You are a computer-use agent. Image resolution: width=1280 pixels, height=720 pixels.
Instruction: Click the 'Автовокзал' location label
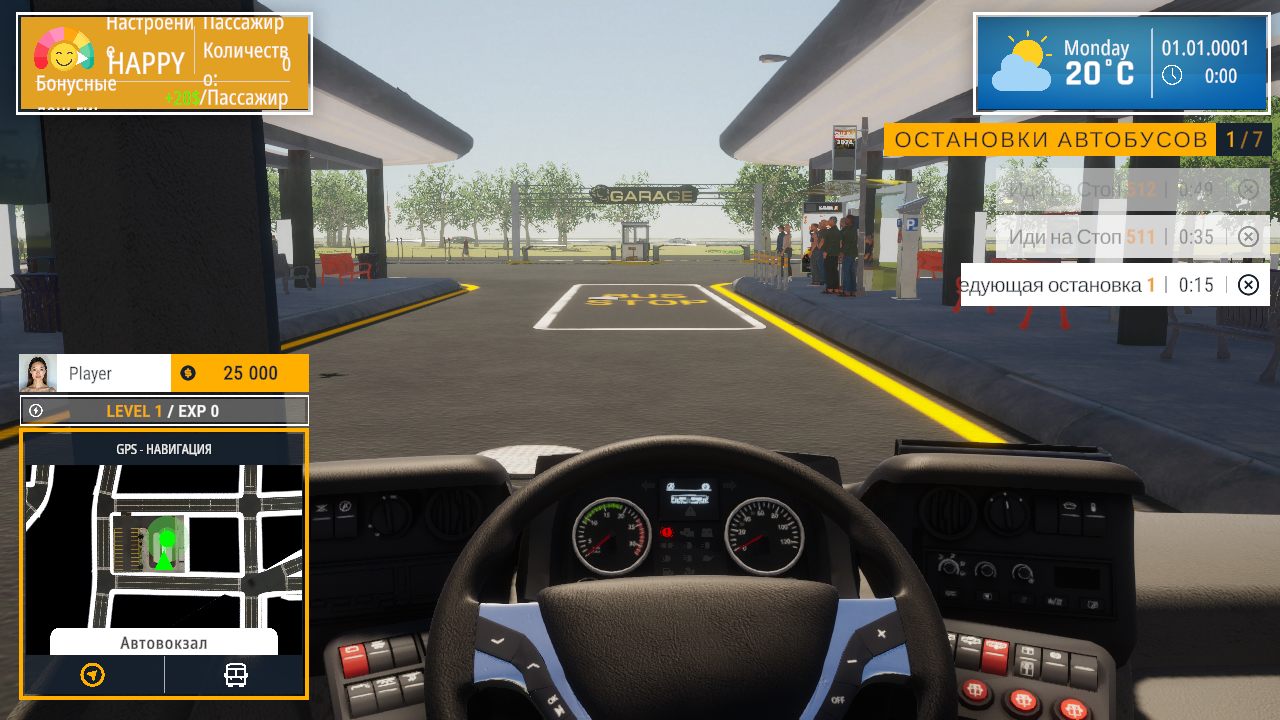point(163,642)
